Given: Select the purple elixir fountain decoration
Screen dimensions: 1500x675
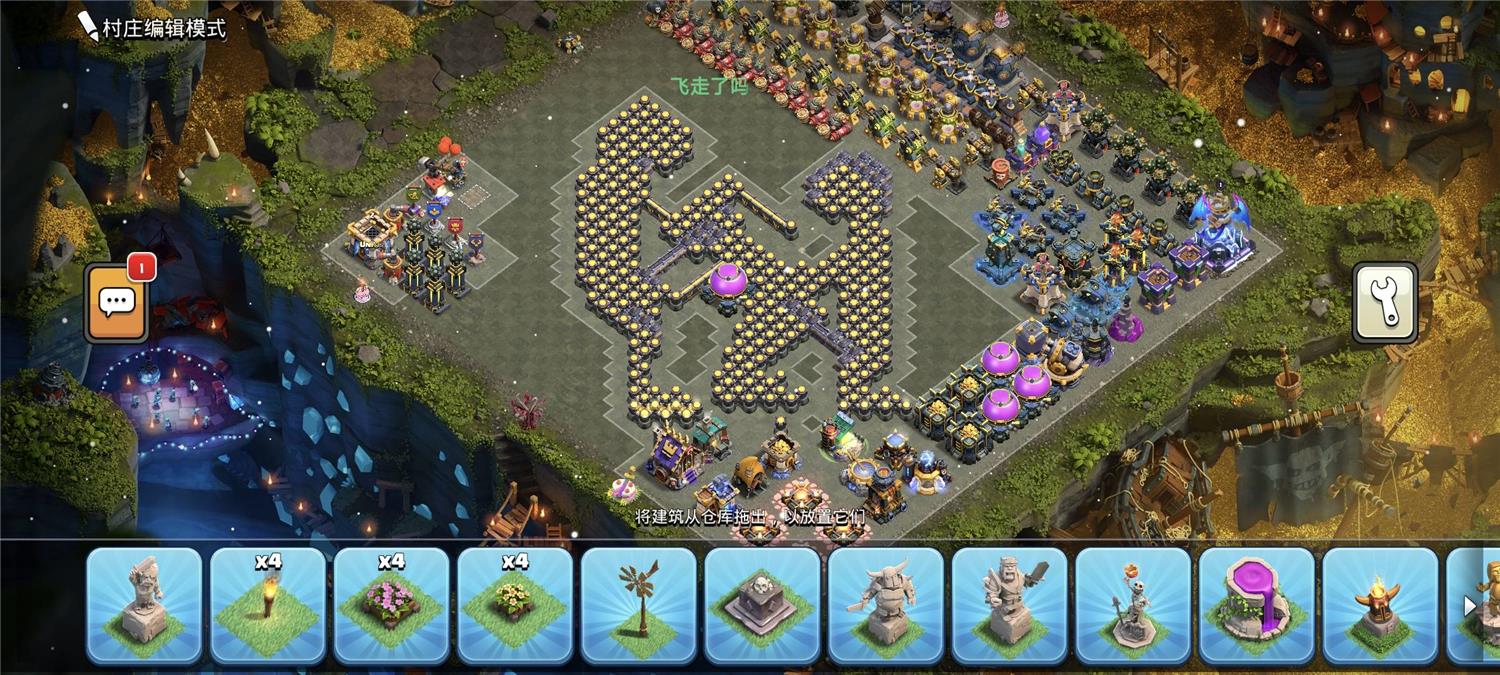Looking at the screenshot, I should (1257, 605).
